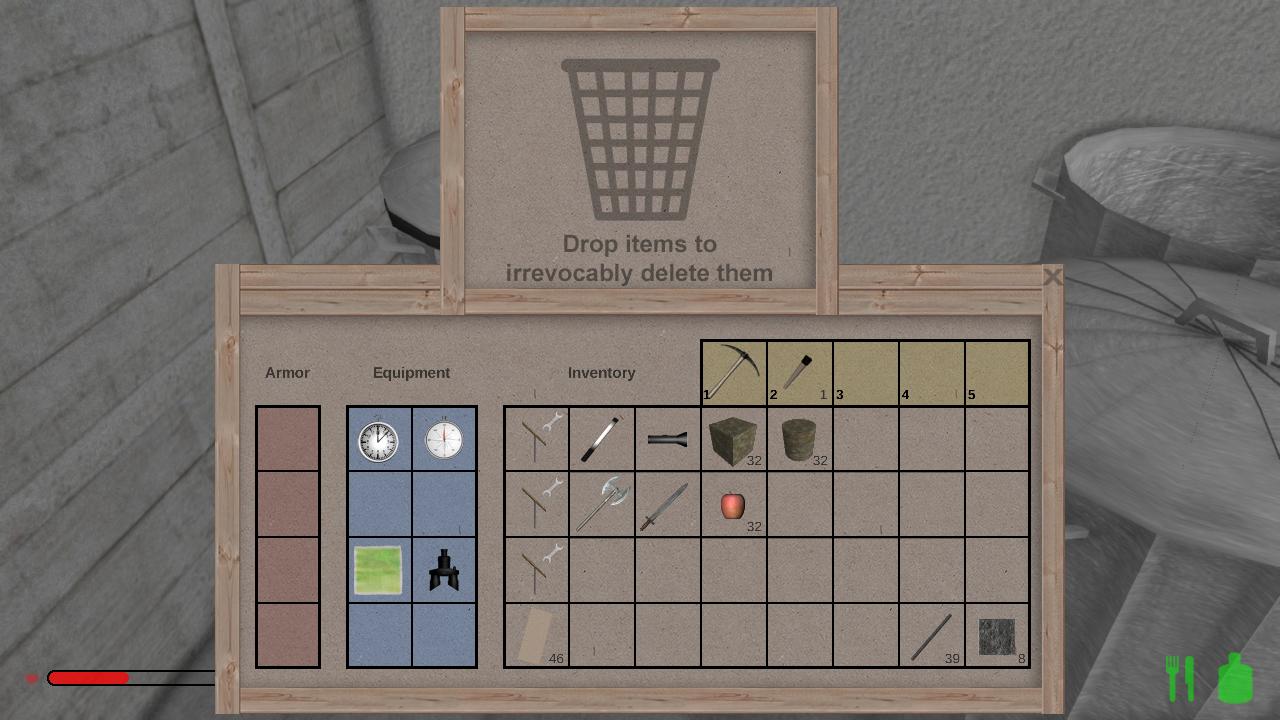Choose the sword in the inventory
1280x720 pixels.
[667, 505]
